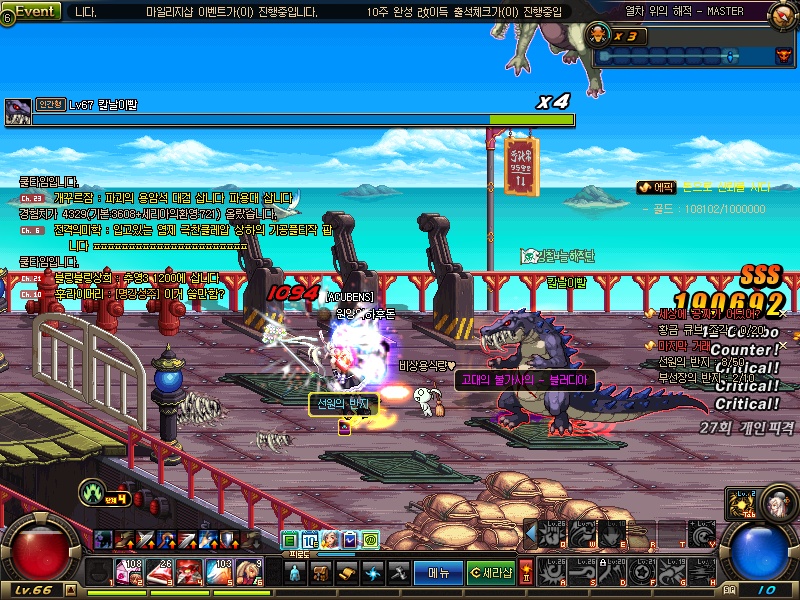Activate the Lv.26 skill on the A slot
Screen dimensions: 800x600
[551, 572]
